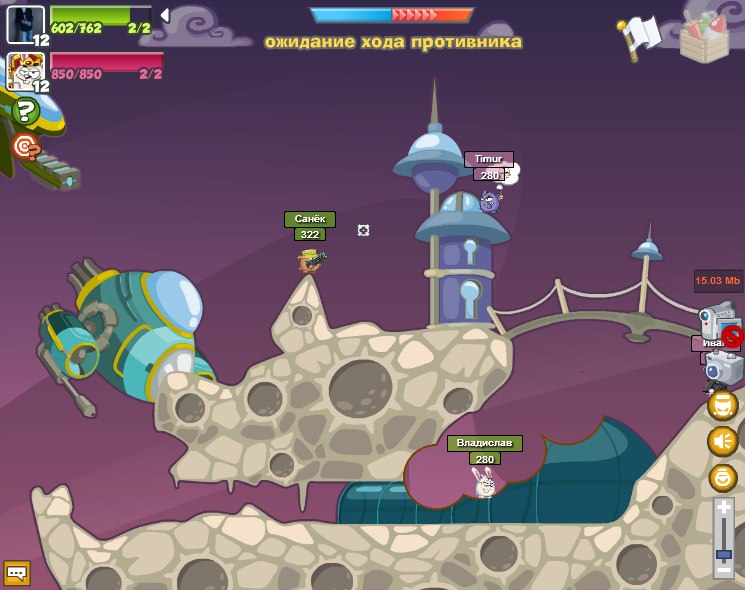Select the dark player avatar portrait
The height and width of the screenshot is (590, 745).
24,23
